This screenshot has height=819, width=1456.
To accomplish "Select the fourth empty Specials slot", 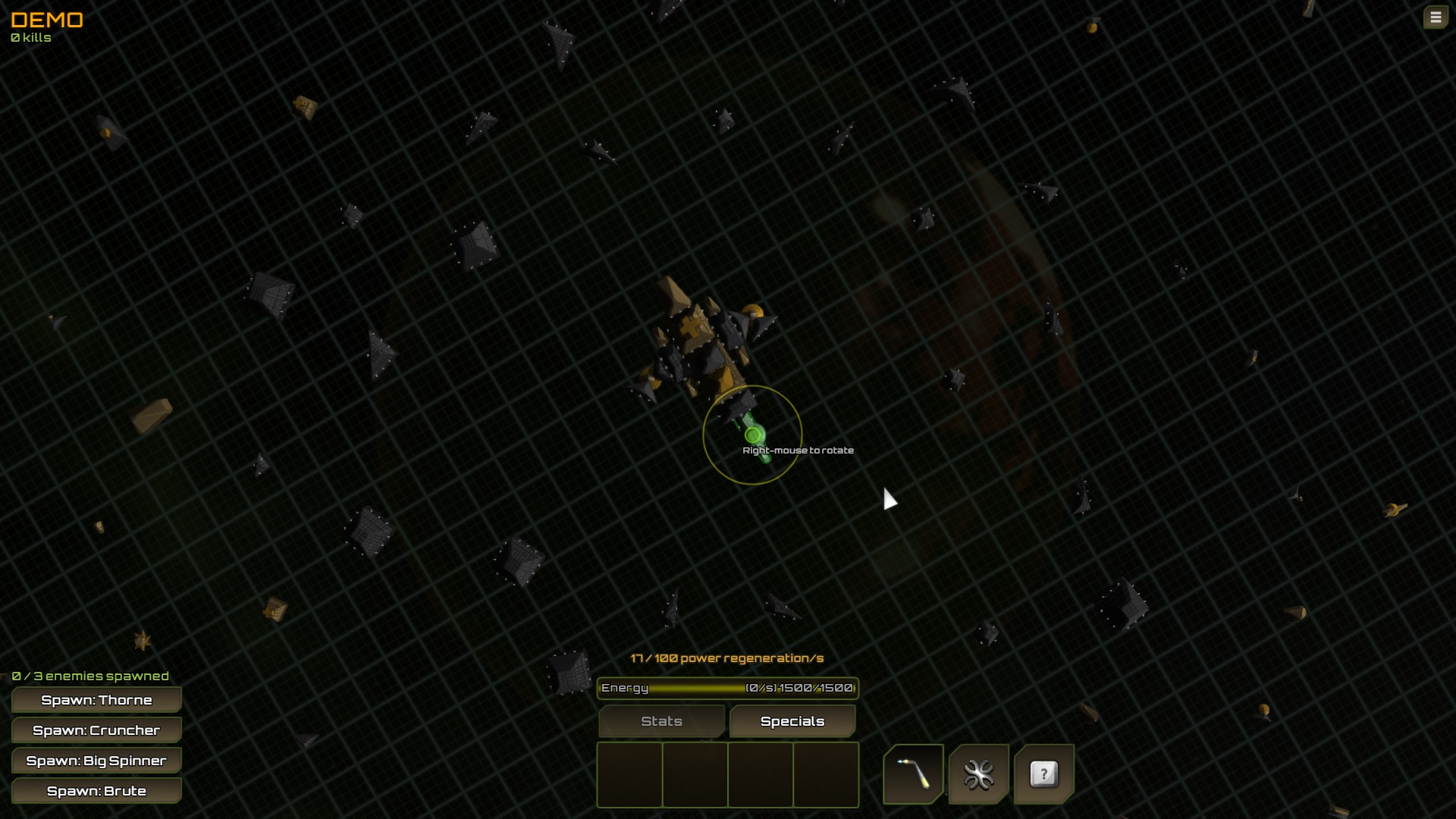I will (827, 775).
